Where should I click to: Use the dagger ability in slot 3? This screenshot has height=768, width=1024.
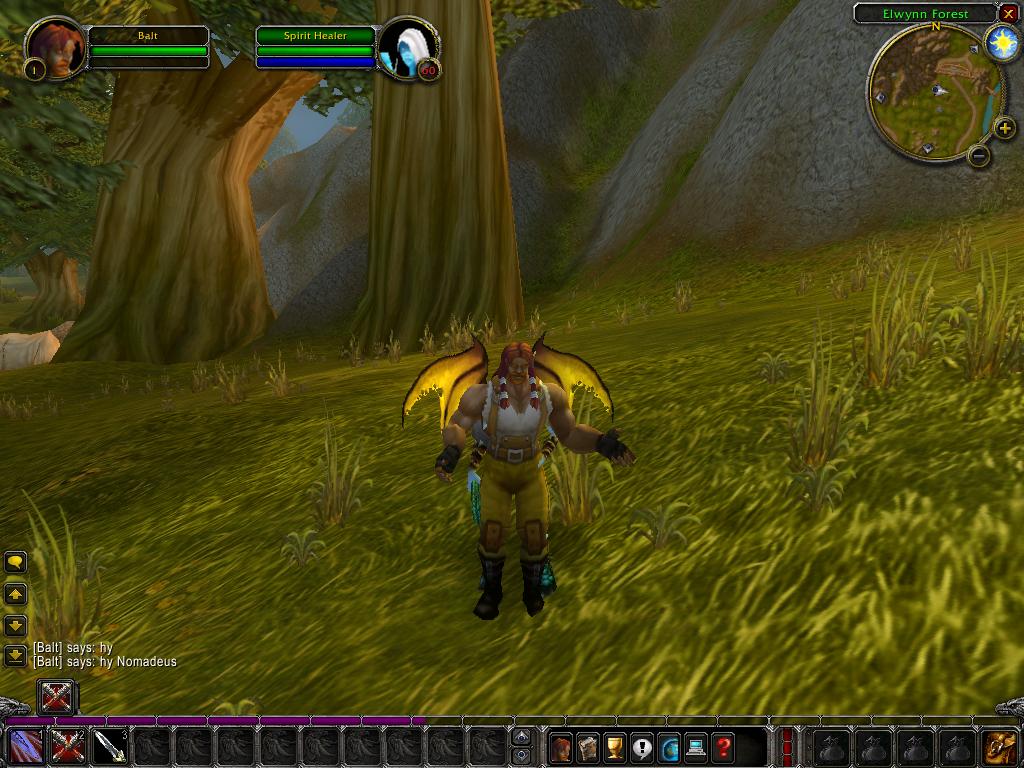click(110, 746)
